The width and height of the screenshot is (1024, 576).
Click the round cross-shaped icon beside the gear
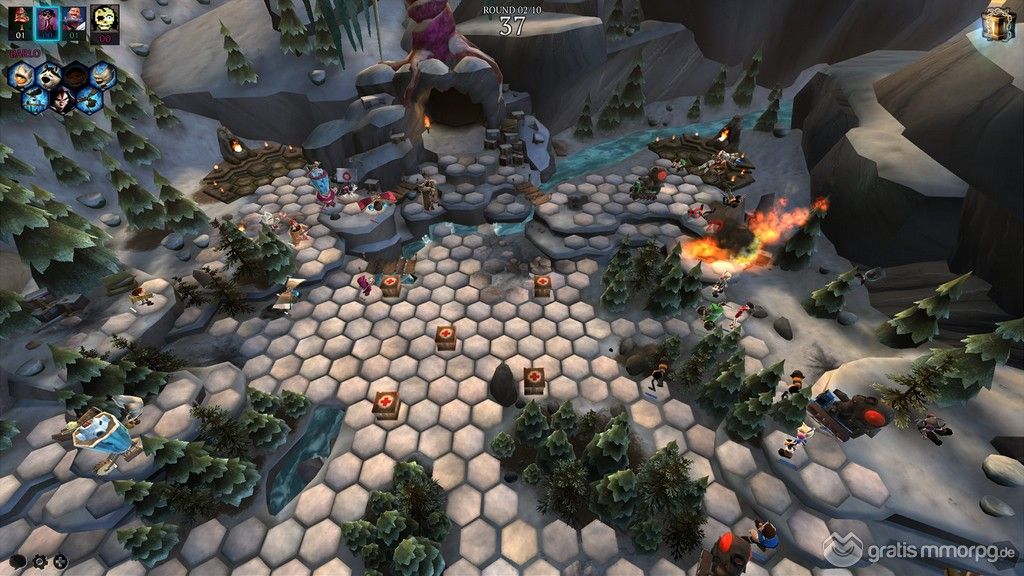(x=60, y=561)
